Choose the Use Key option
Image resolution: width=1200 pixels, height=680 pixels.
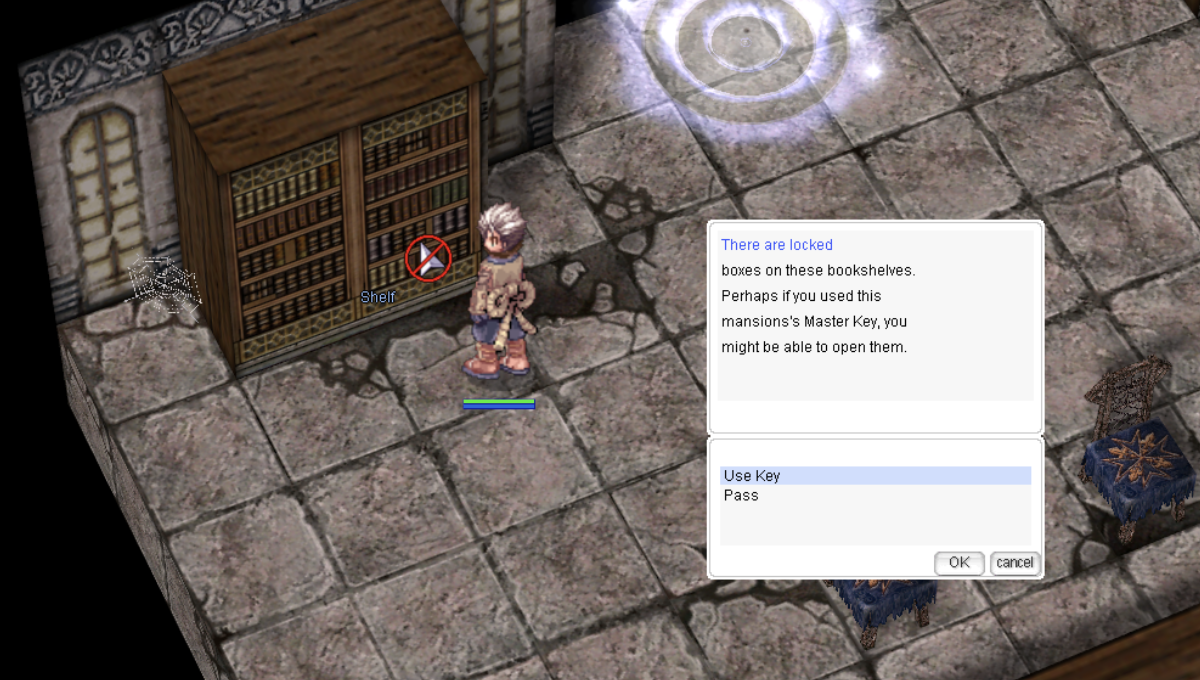(x=752, y=476)
